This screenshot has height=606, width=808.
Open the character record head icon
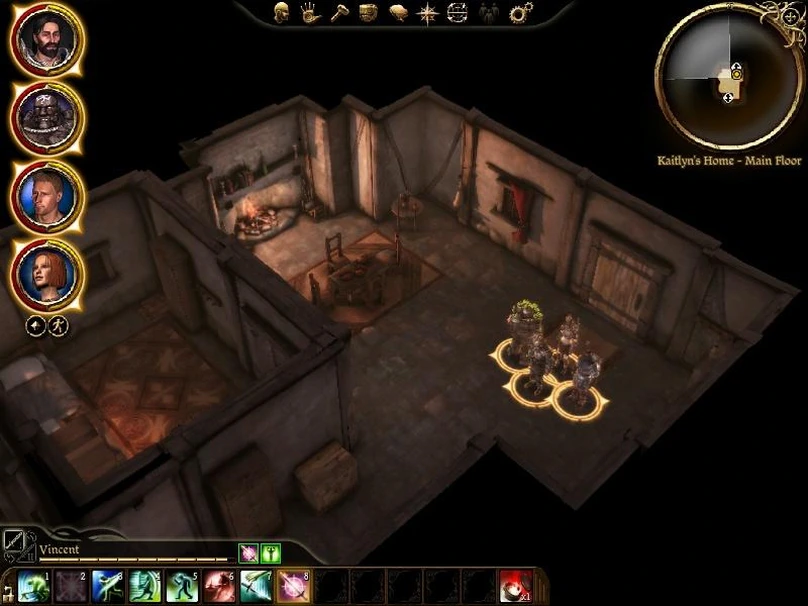pyautogui.click(x=283, y=13)
